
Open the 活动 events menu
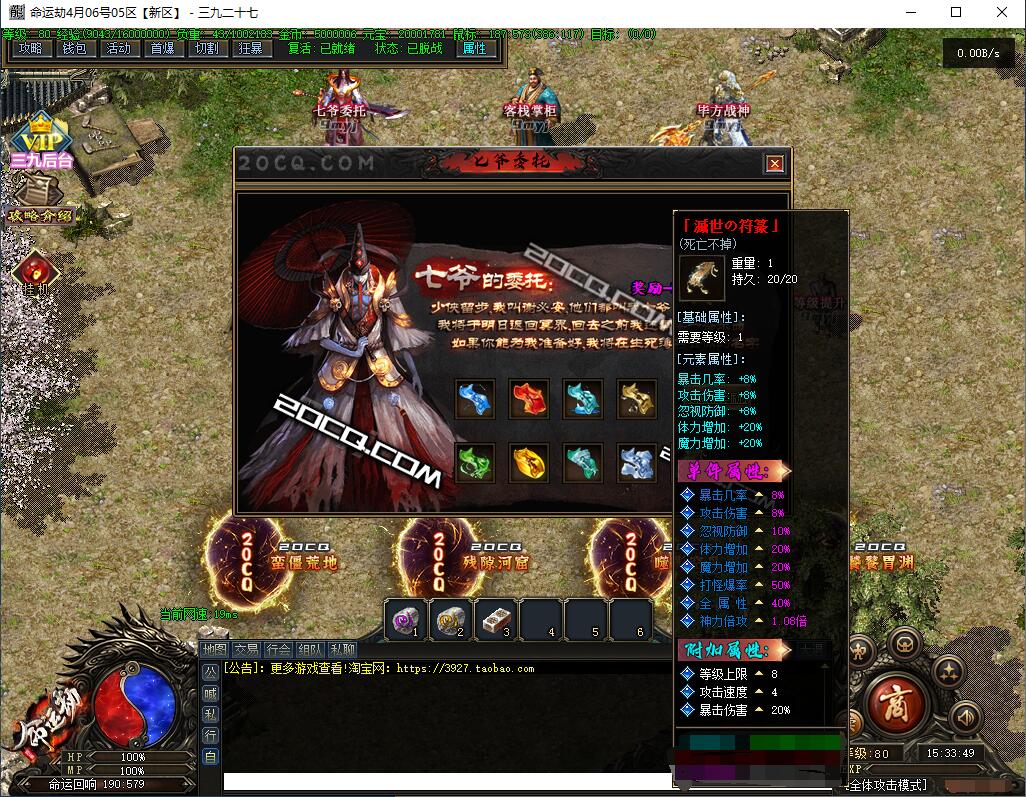coord(118,48)
